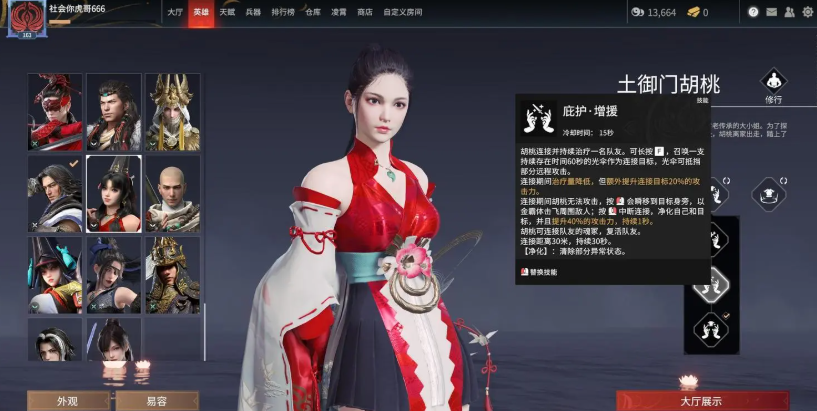Pick the hero with golden ornate helmet
Screen dimensions: 817x411
(172, 274)
